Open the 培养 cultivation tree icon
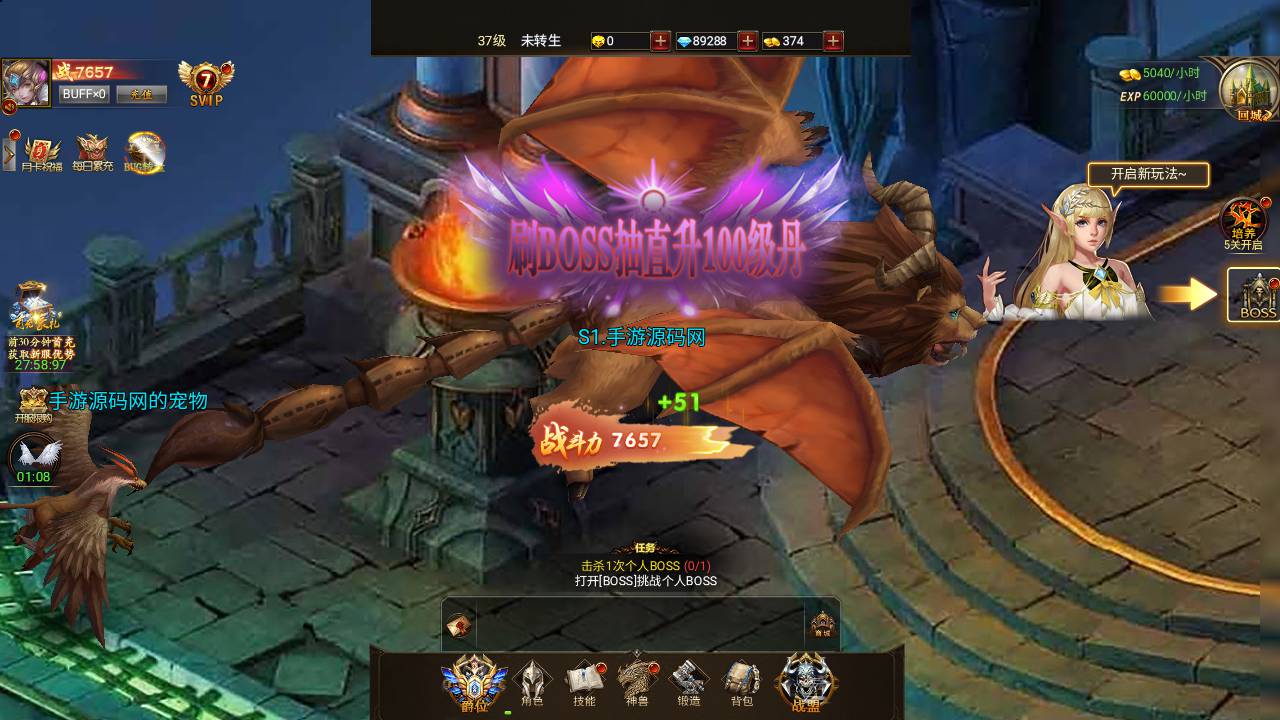Image resolution: width=1280 pixels, height=720 pixels. tap(1243, 222)
